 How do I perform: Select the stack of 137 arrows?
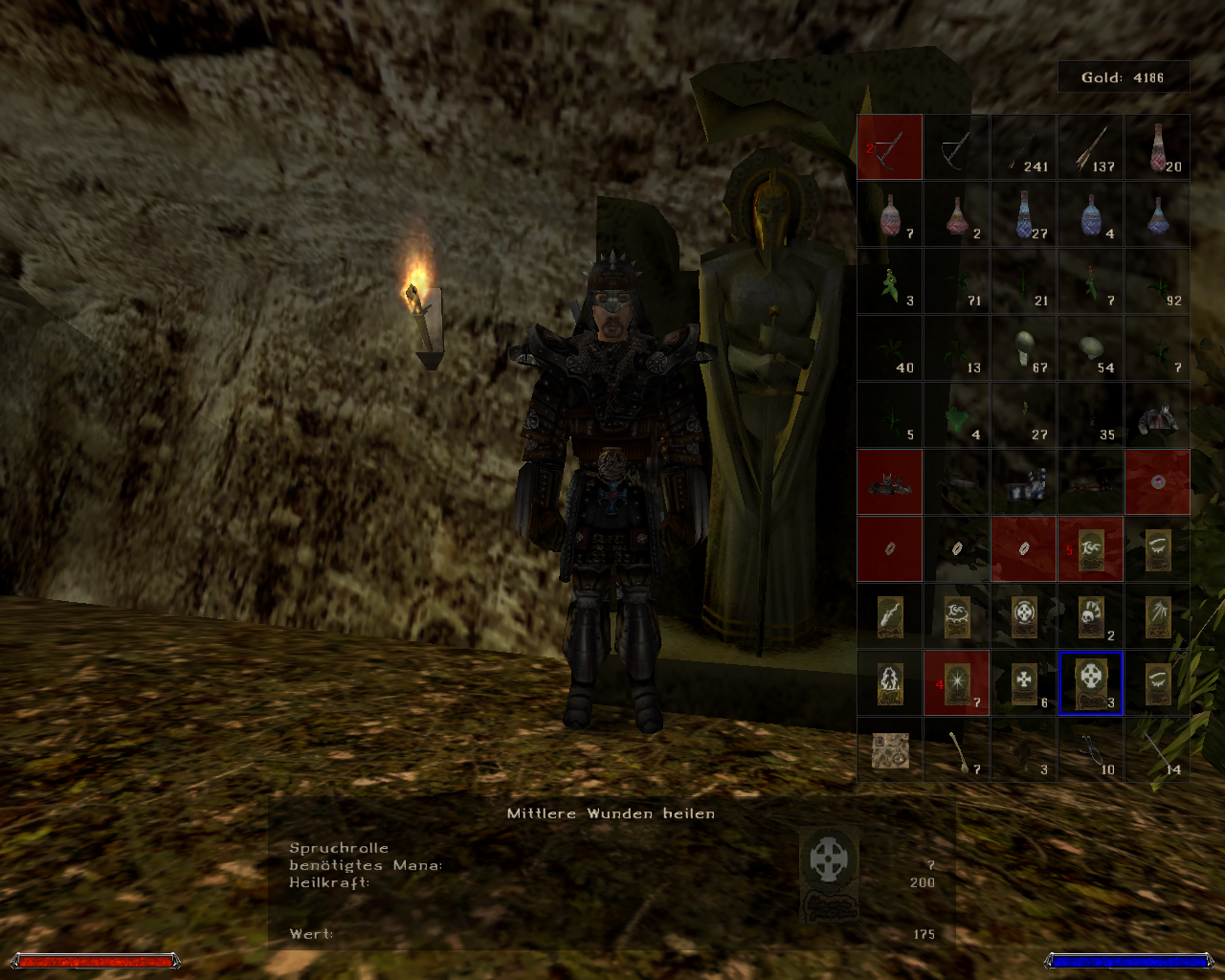click(x=1090, y=146)
